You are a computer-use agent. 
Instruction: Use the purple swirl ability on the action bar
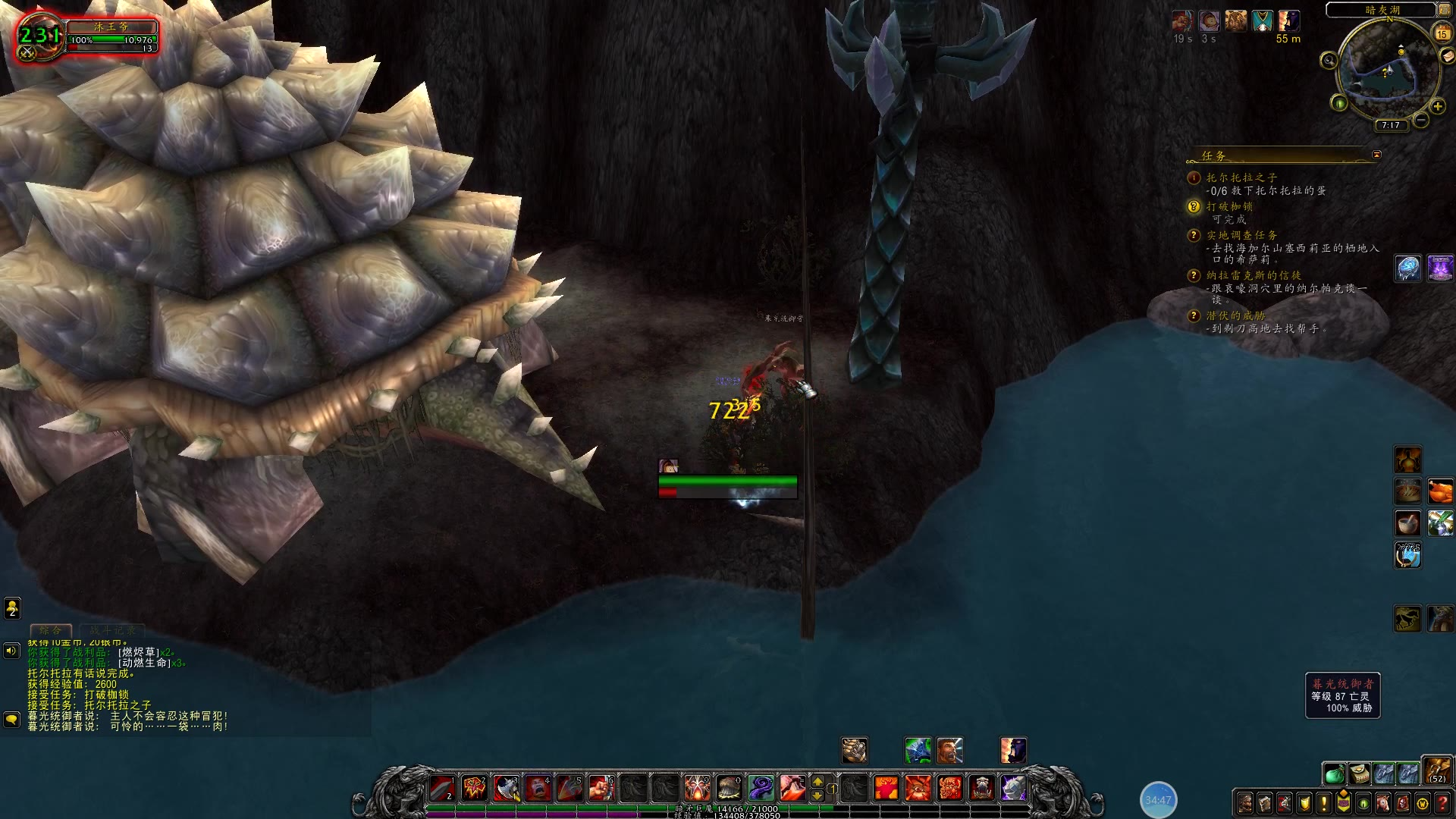point(761,788)
